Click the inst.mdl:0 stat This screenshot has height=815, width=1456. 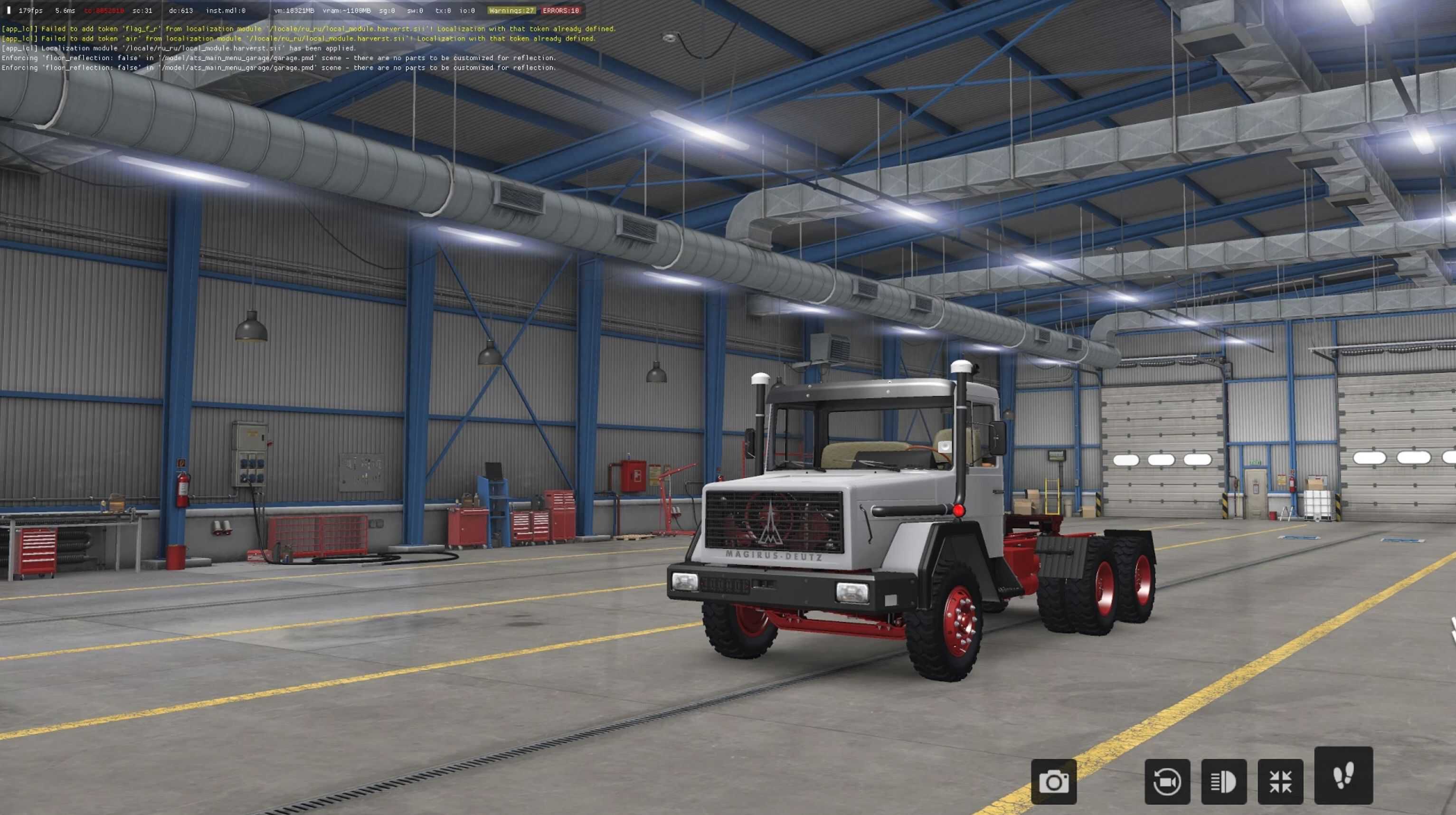pos(225,9)
